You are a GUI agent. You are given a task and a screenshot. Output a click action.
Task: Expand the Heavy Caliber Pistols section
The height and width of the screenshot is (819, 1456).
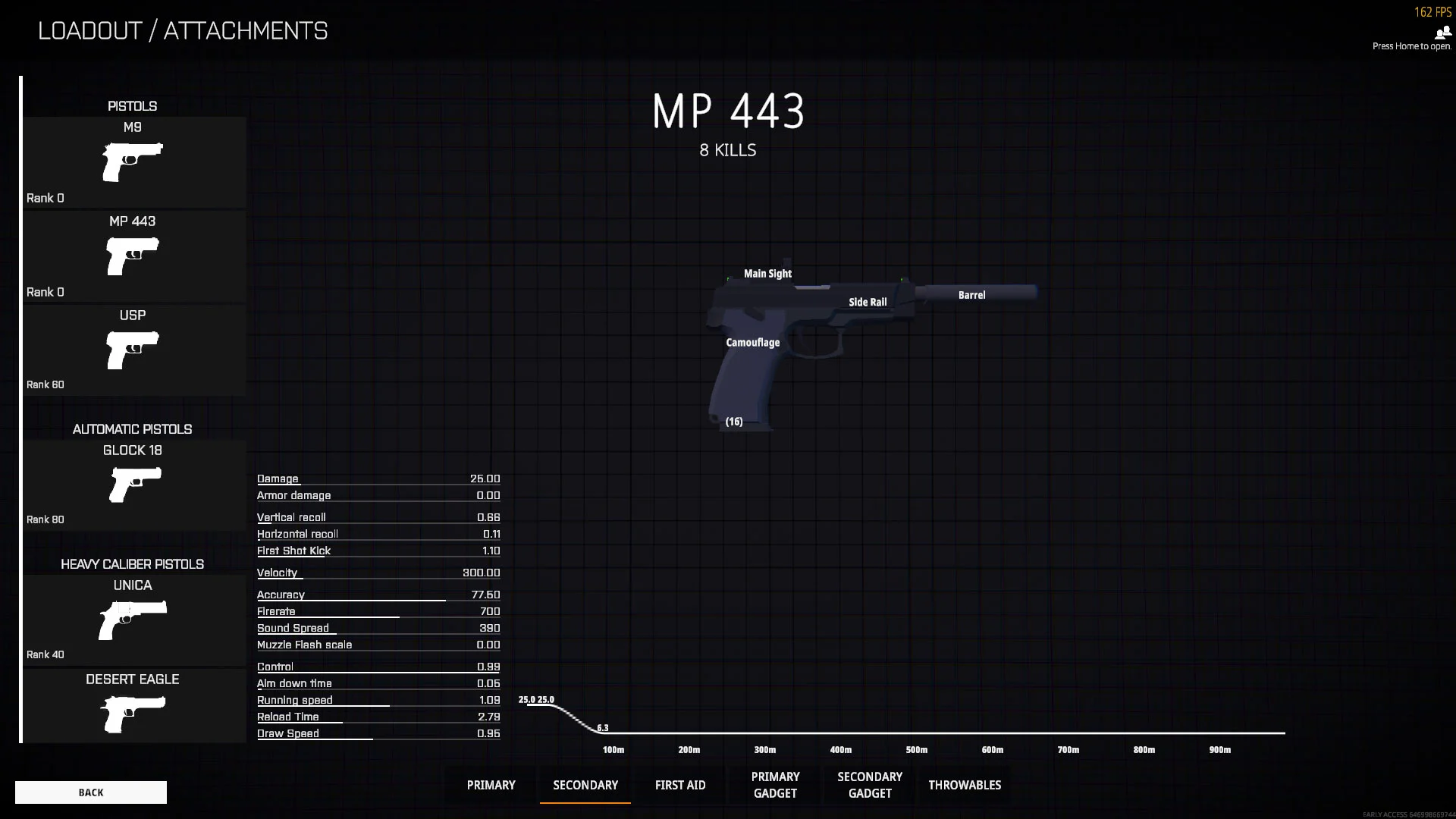pyautogui.click(x=133, y=564)
